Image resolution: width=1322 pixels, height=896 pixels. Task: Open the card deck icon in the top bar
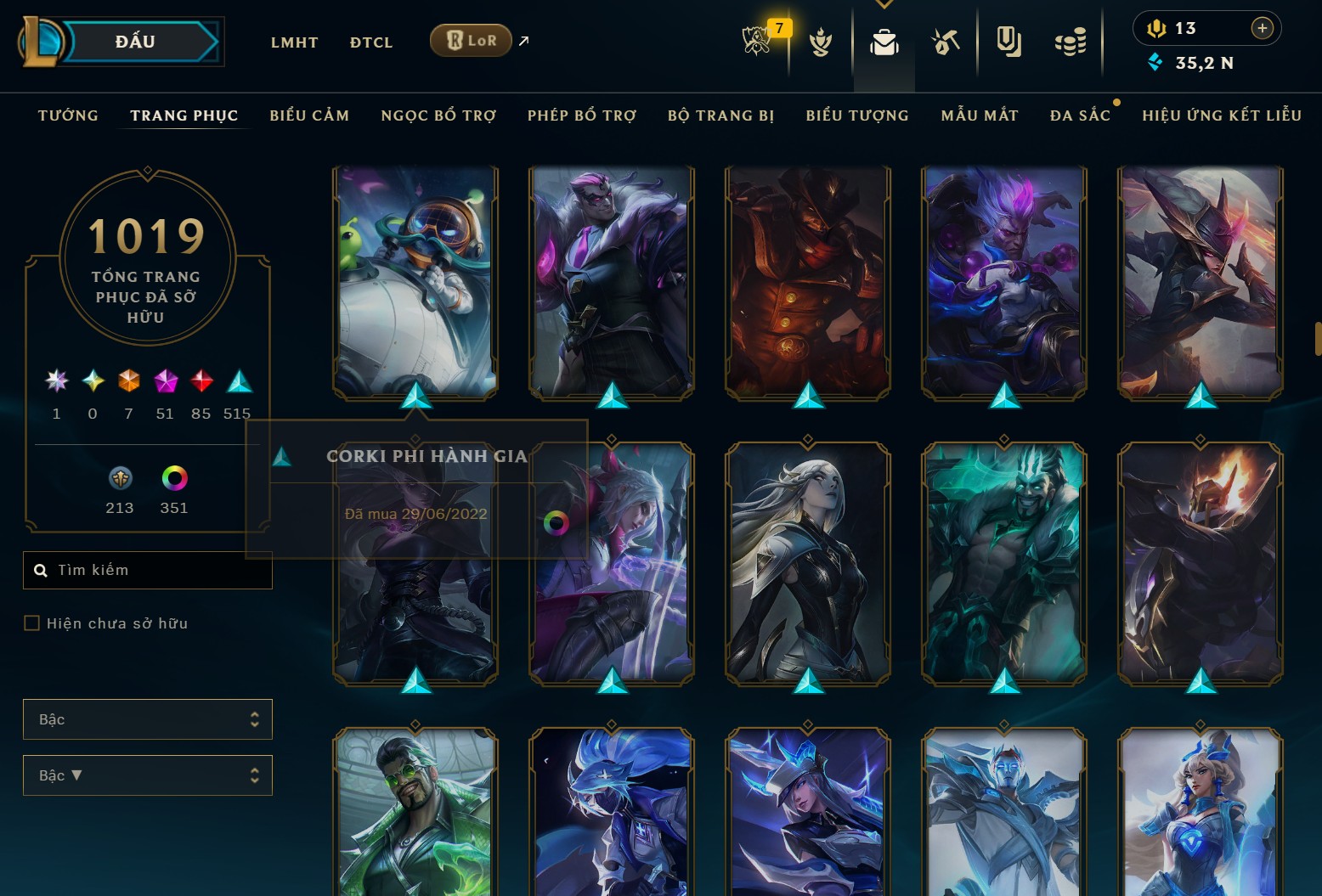click(x=1008, y=41)
